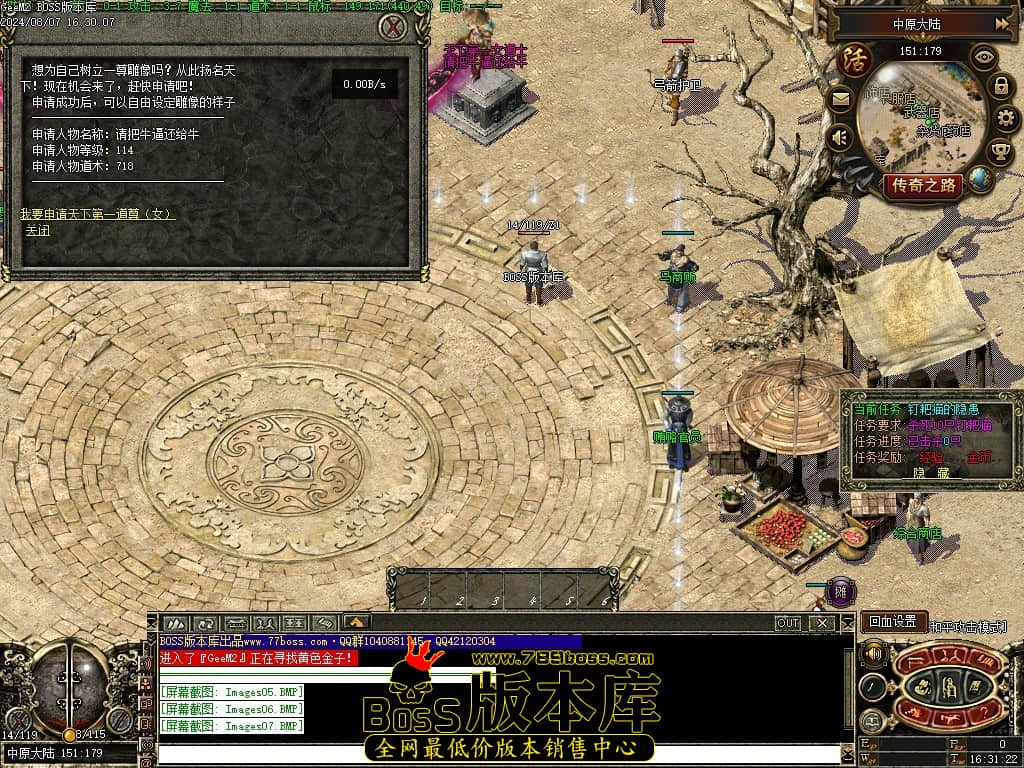This screenshot has height=768, width=1024.
Task: Close the chat panel with X button
Action: click(x=822, y=623)
